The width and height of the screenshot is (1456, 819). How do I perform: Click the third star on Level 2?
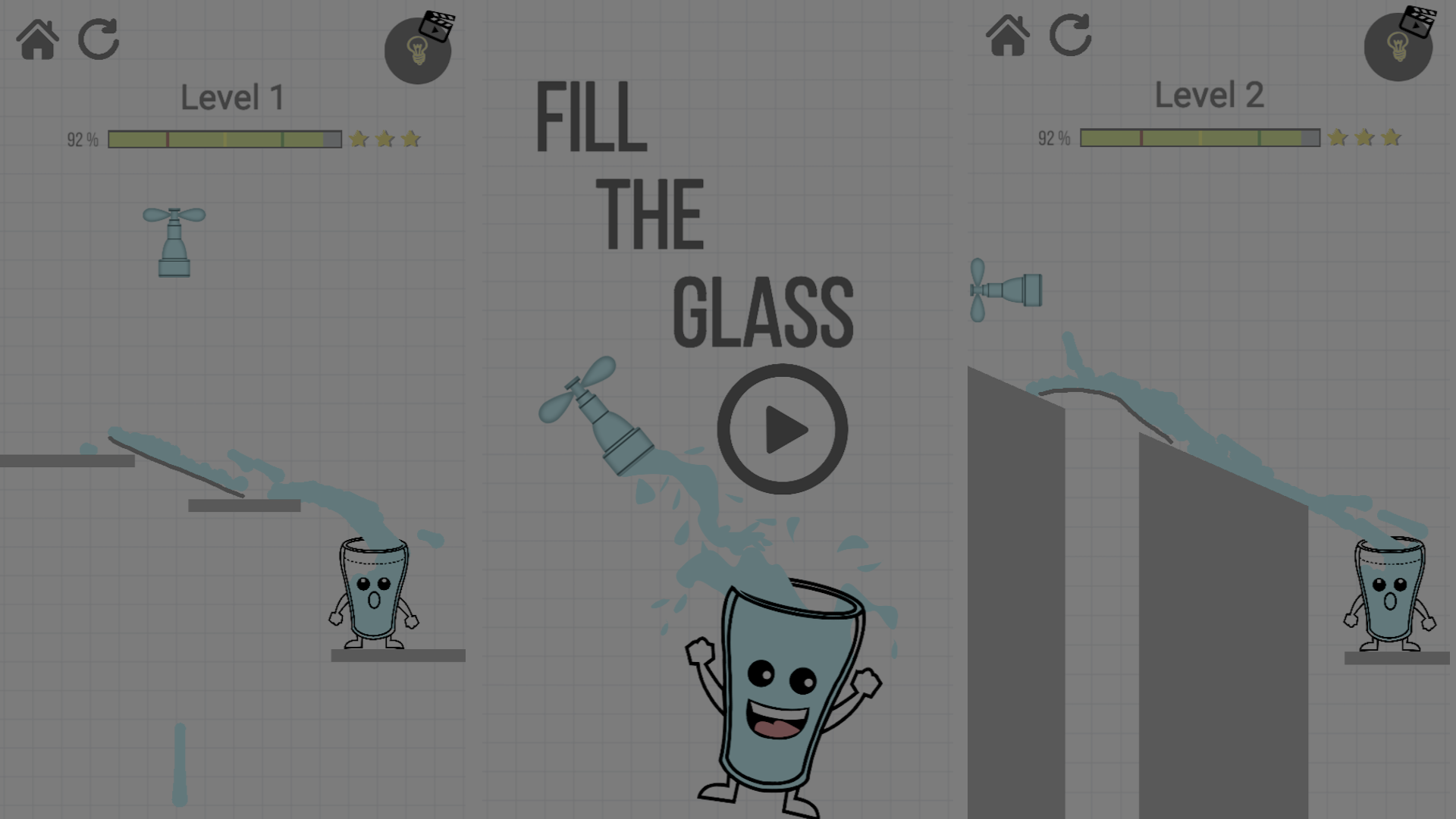click(1392, 138)
